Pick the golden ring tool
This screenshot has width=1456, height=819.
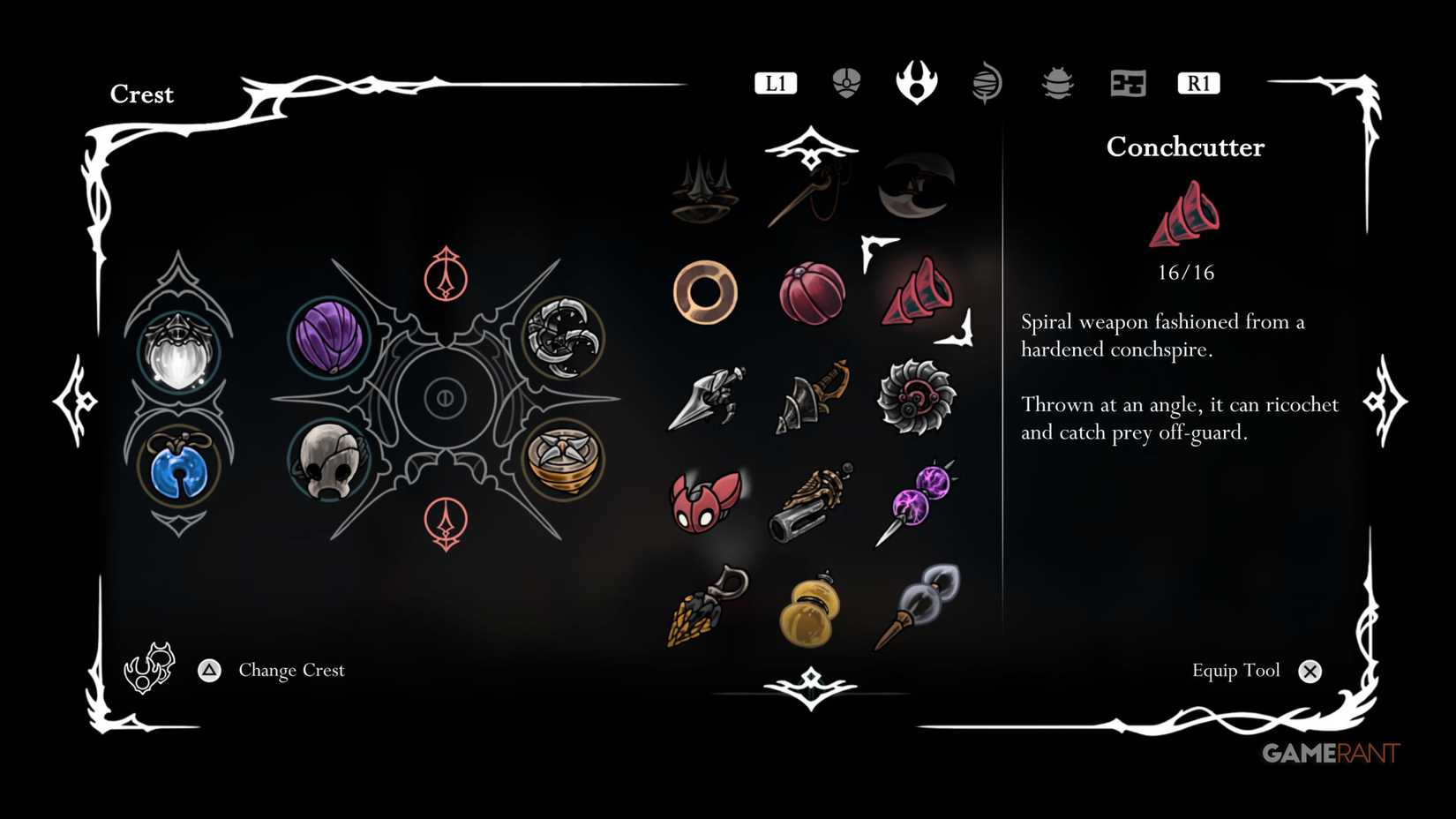click(704, 291)
